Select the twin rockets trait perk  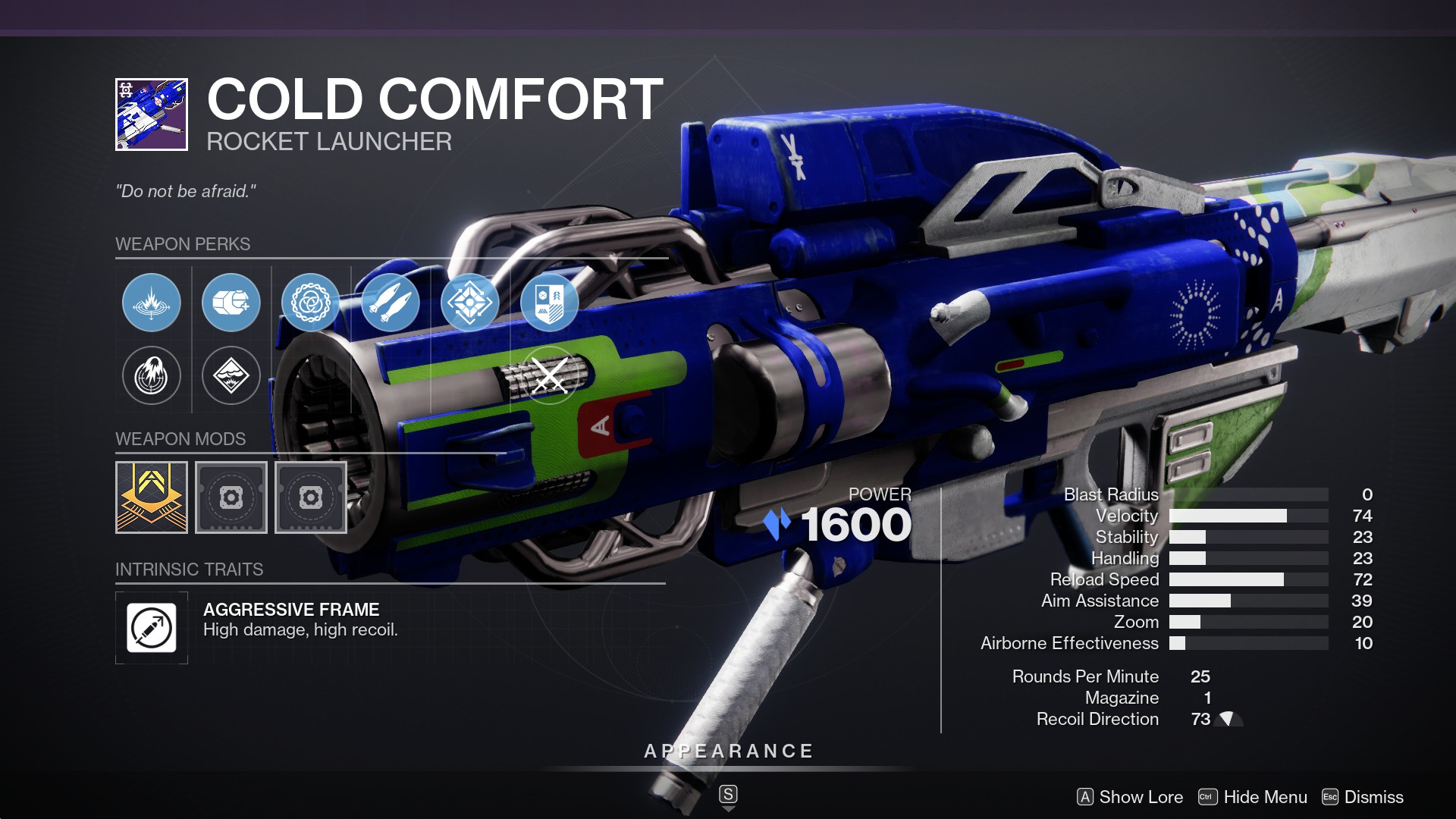[x=391, y=303]
